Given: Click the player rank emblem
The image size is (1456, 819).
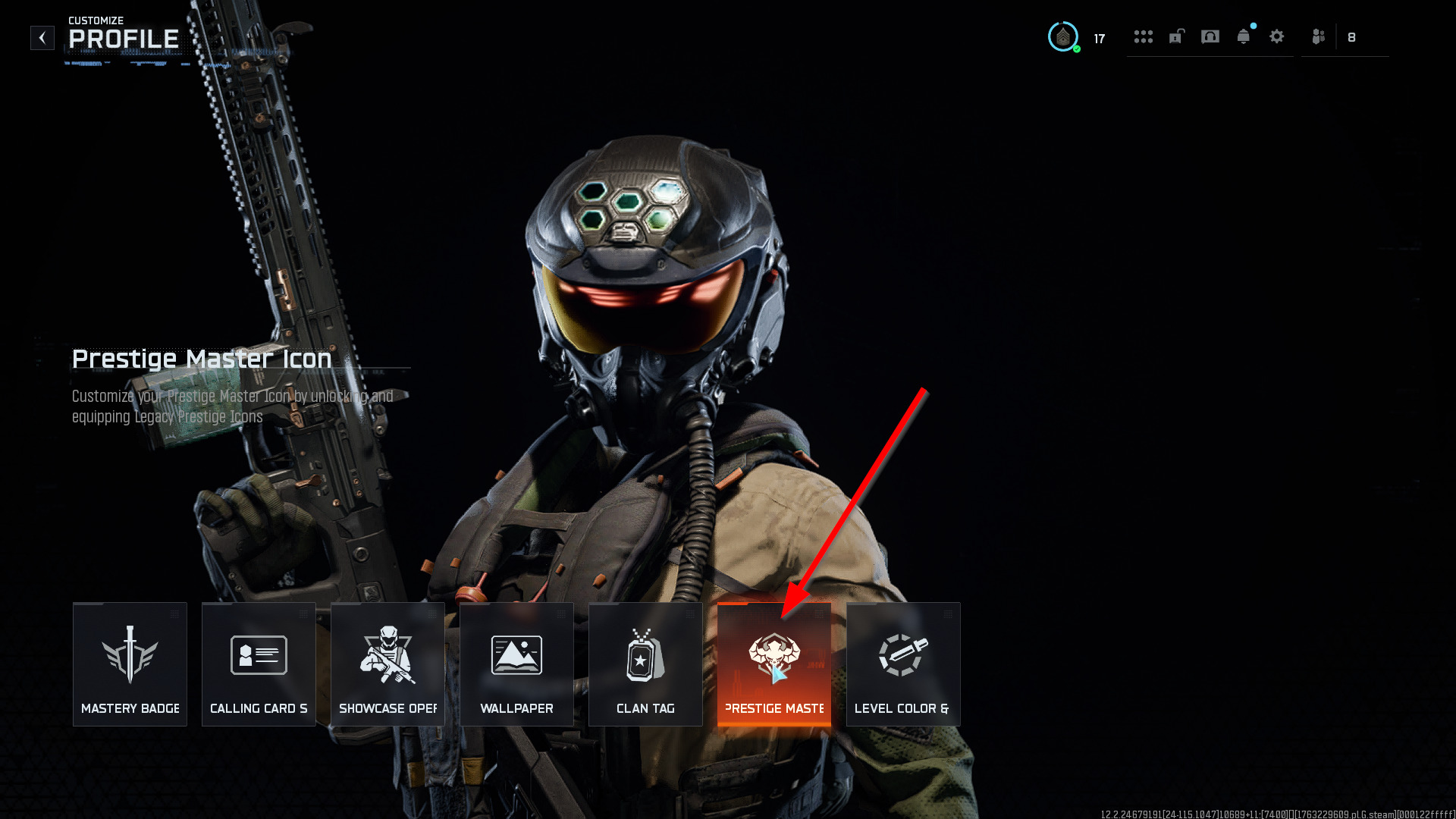Looking at the screenshot, I should coord(1063,37).
